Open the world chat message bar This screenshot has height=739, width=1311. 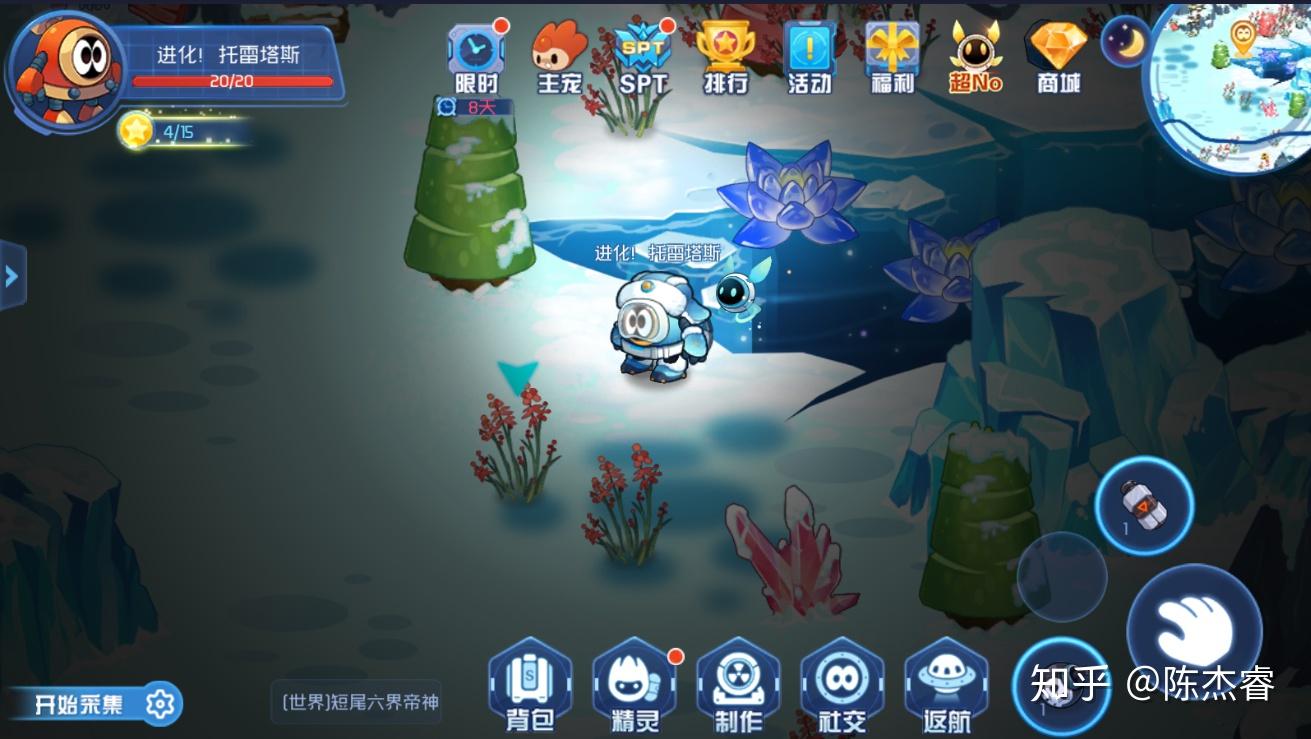coord(357,702)
